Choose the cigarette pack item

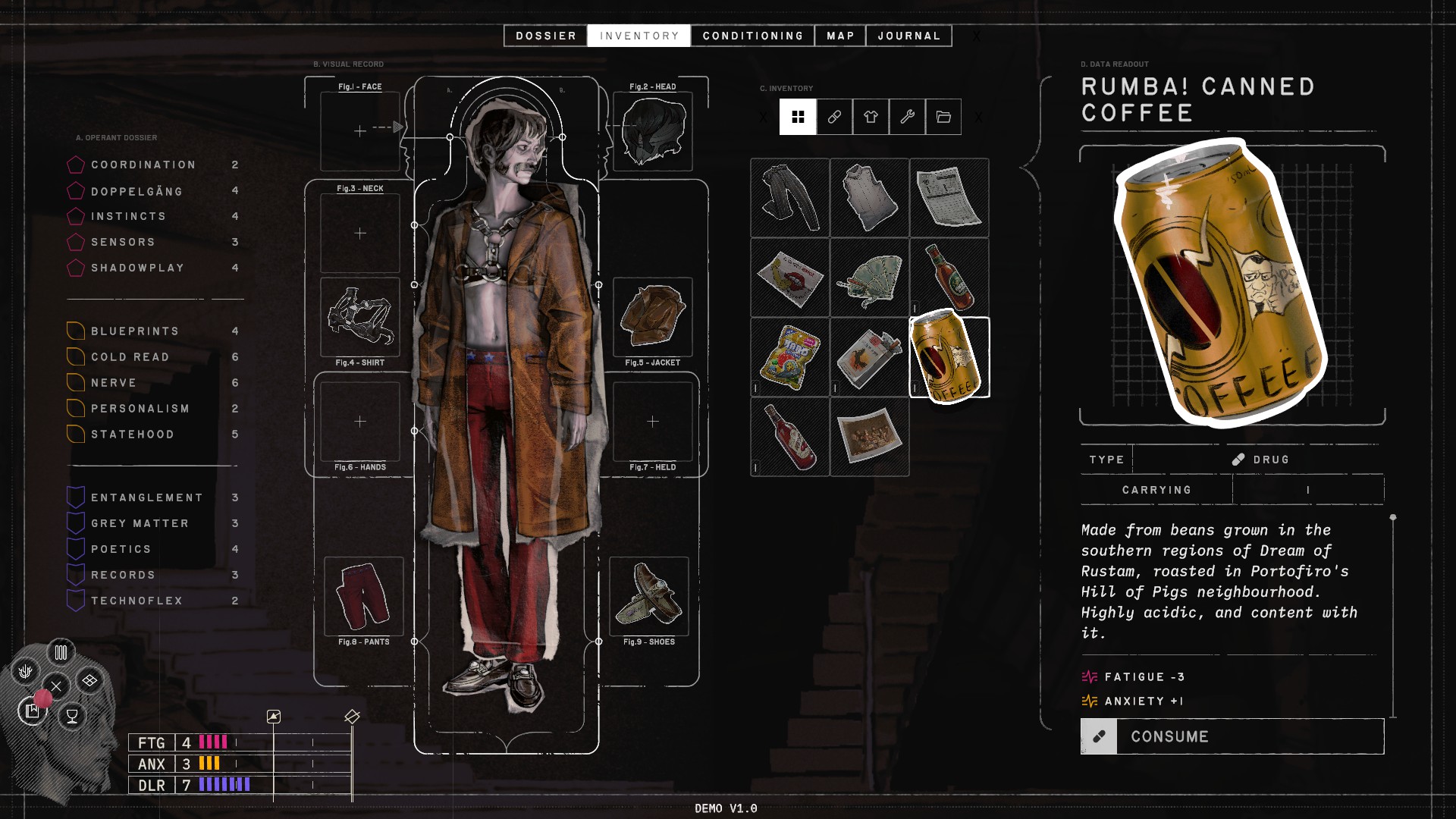point(869,357)
